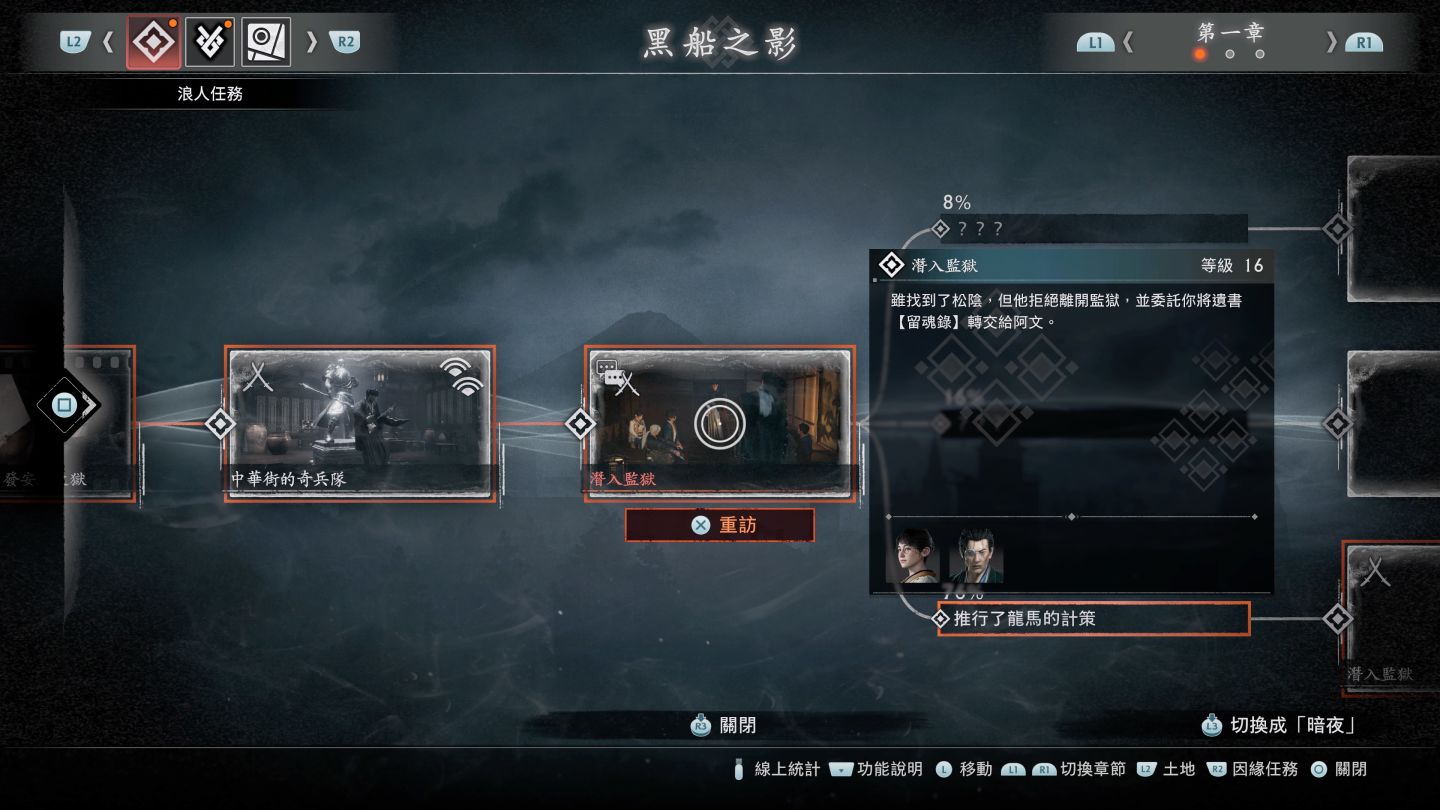Click the 重訪 replay button
The image size is (1440, 810).
[x=719, y=525]
